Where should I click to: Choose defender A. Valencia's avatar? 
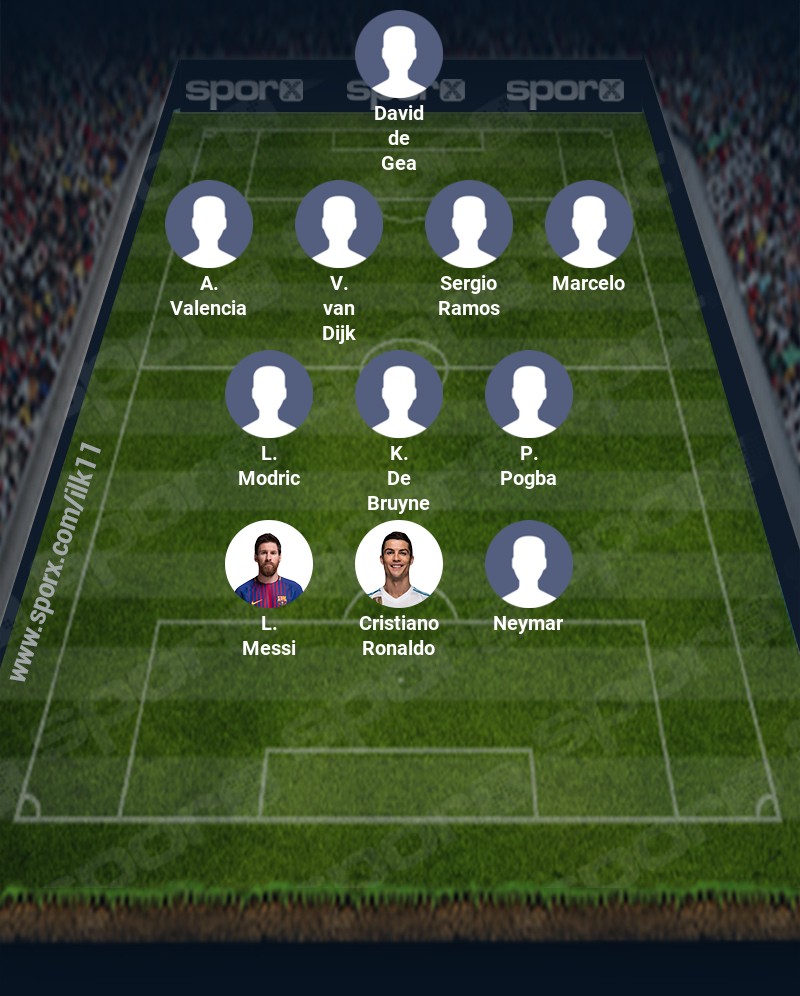pos(209,224)
